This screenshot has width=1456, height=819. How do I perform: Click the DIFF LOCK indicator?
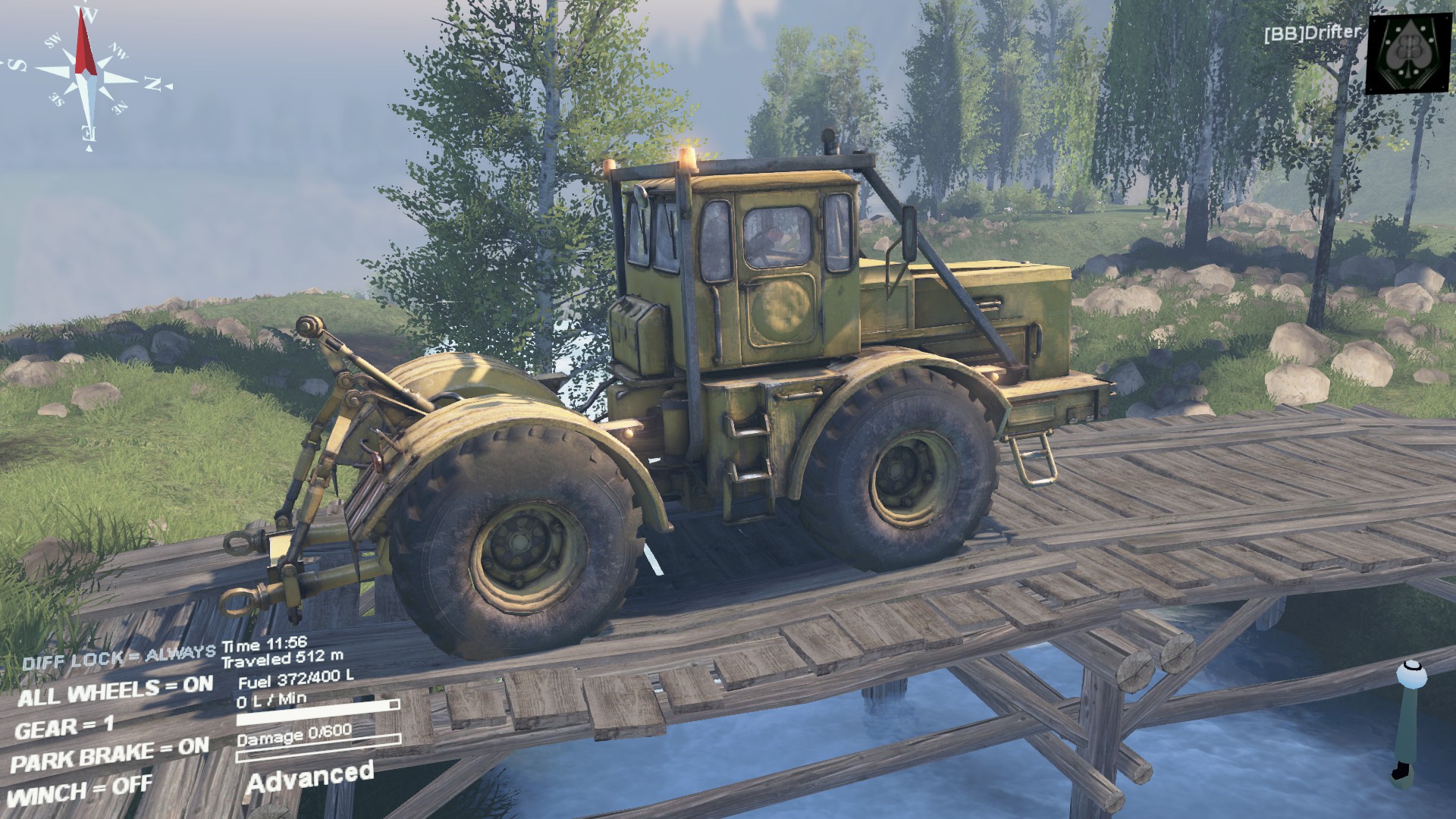point(119,657)
